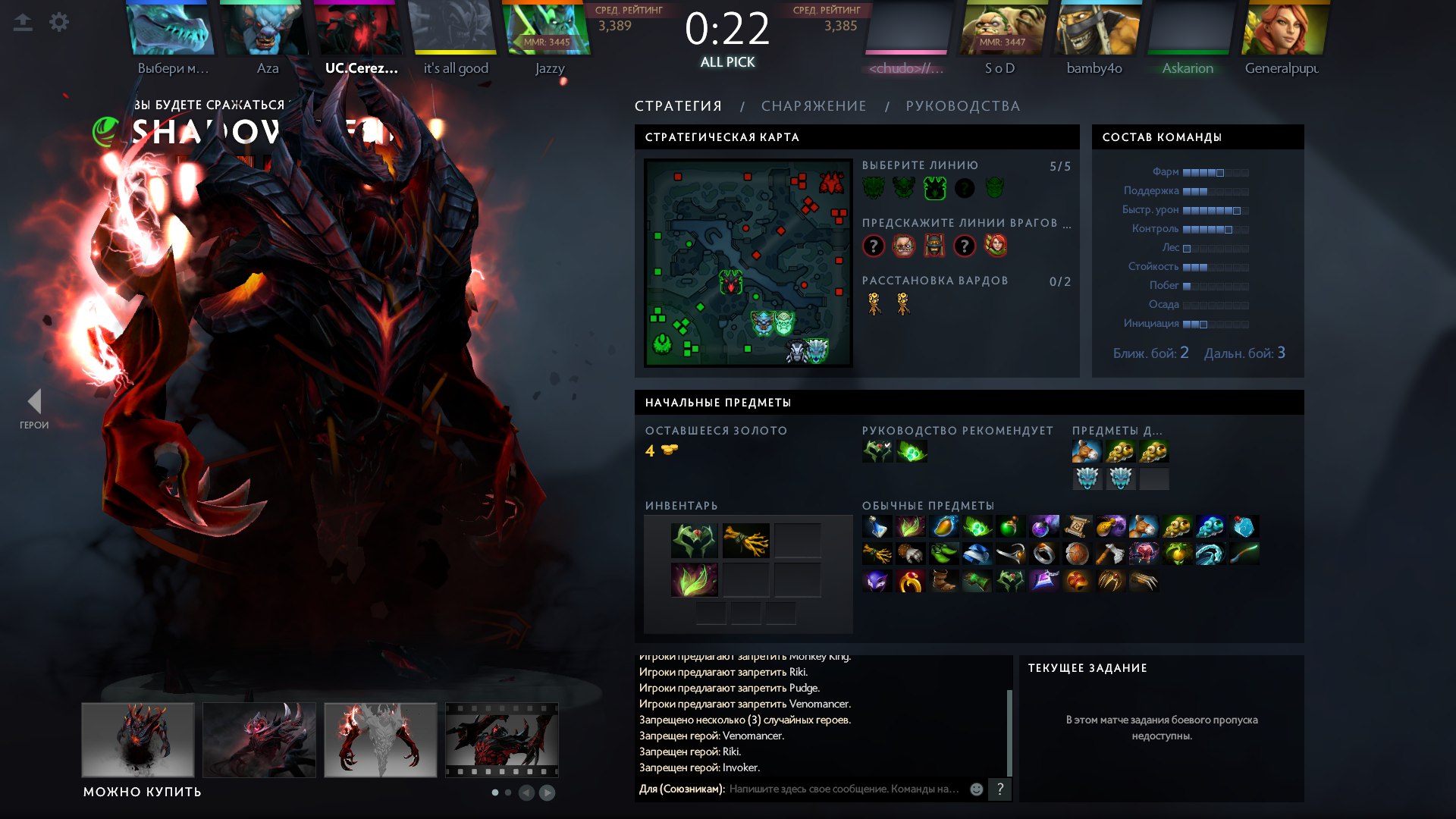The image size is (1456, 819).
Task: Open the РУКОВОДСТВА tab
Action: coord(962,106)
